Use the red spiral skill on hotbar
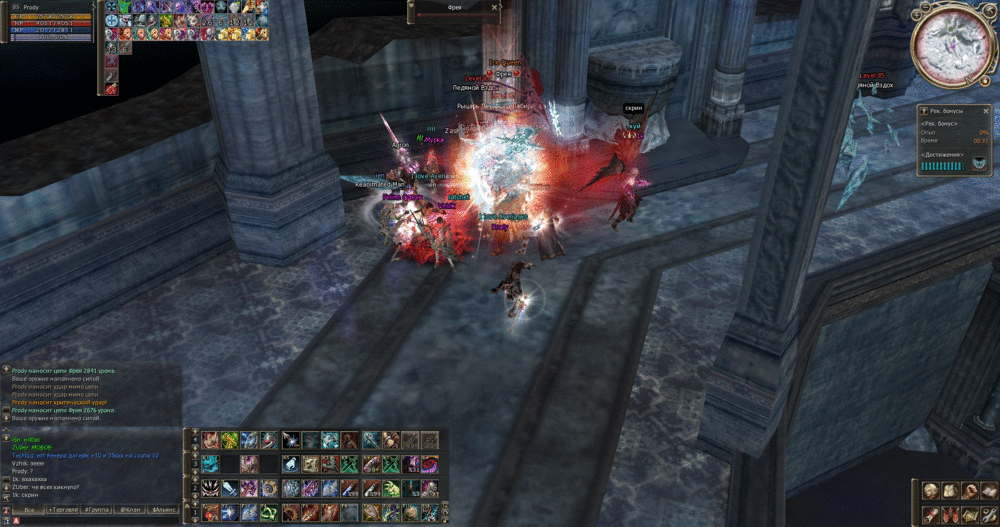Image resolution: width=1000 pixels, height=527 pixels. tap(430, 464)
